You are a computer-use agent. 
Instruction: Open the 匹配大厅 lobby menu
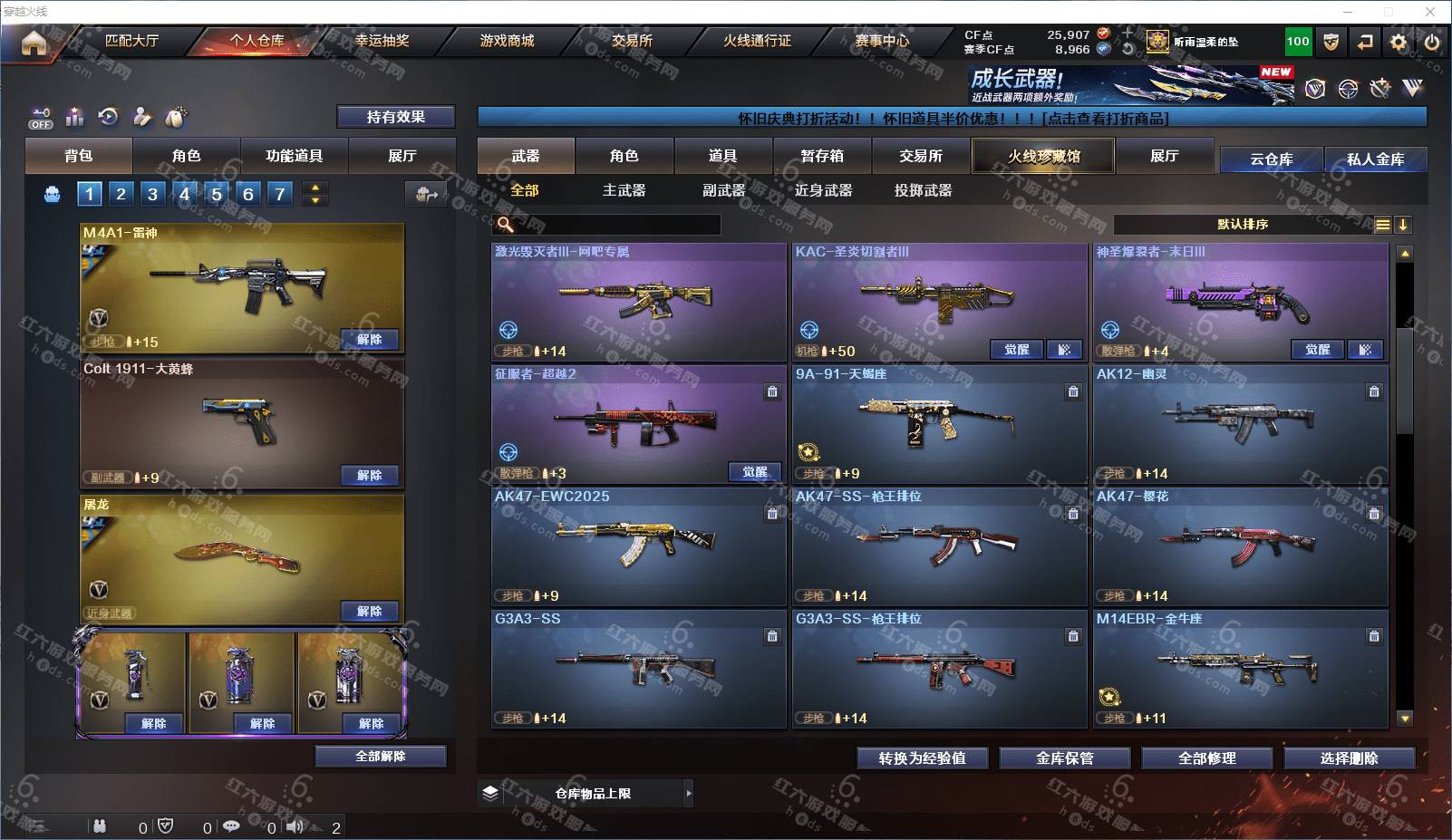pyautogui.click(x=131, y=41)
